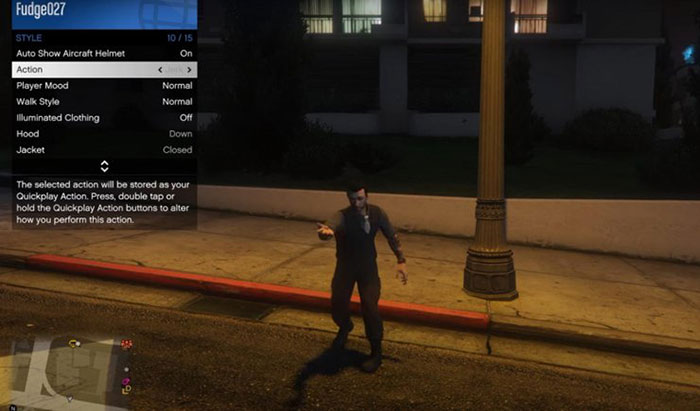The width and height of the screenshot is (700, 411).
Task: Click the menu's up/down scroll arrows
Action: coord(105,166)
